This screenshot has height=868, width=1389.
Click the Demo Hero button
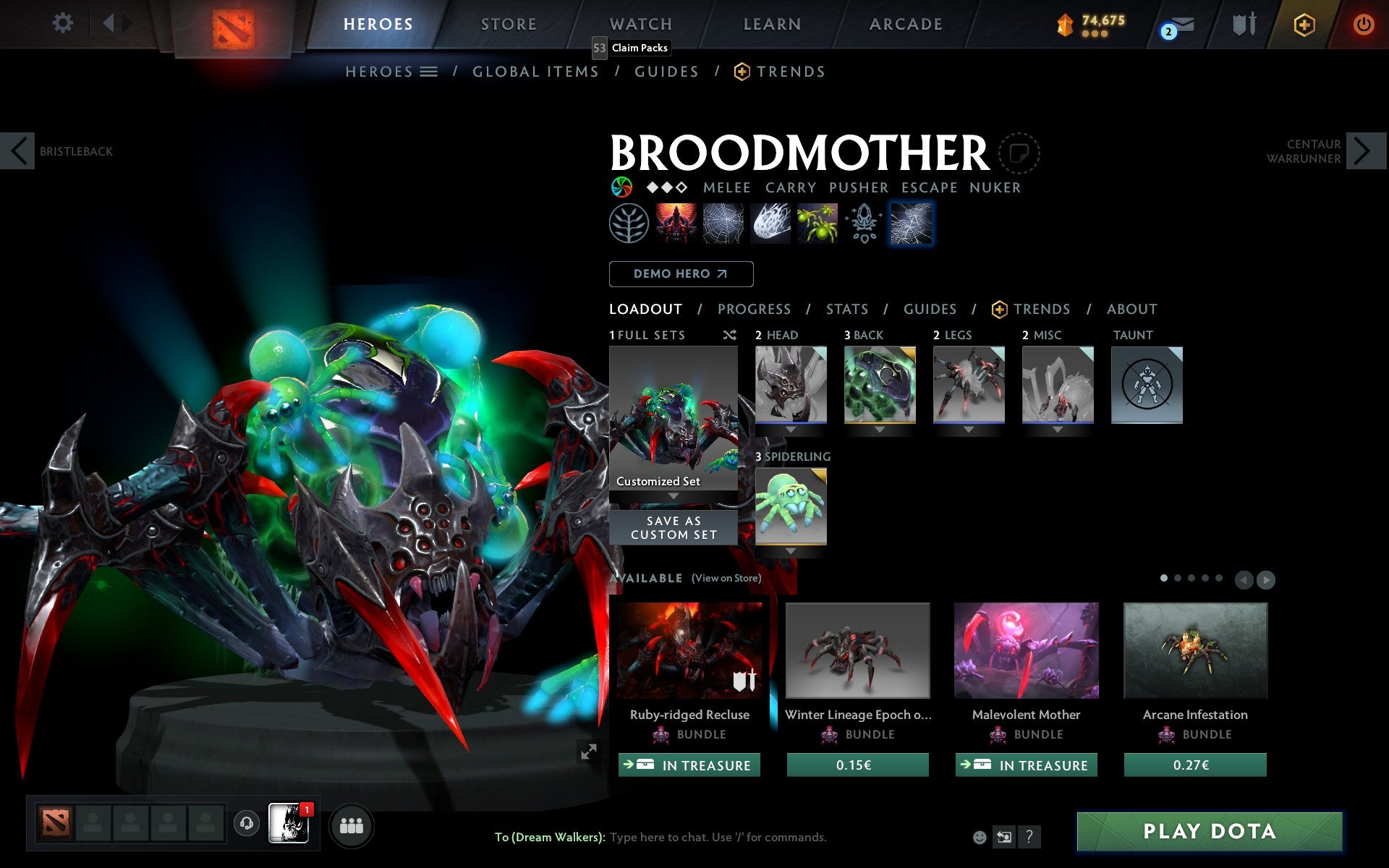[x=681, y=274]
